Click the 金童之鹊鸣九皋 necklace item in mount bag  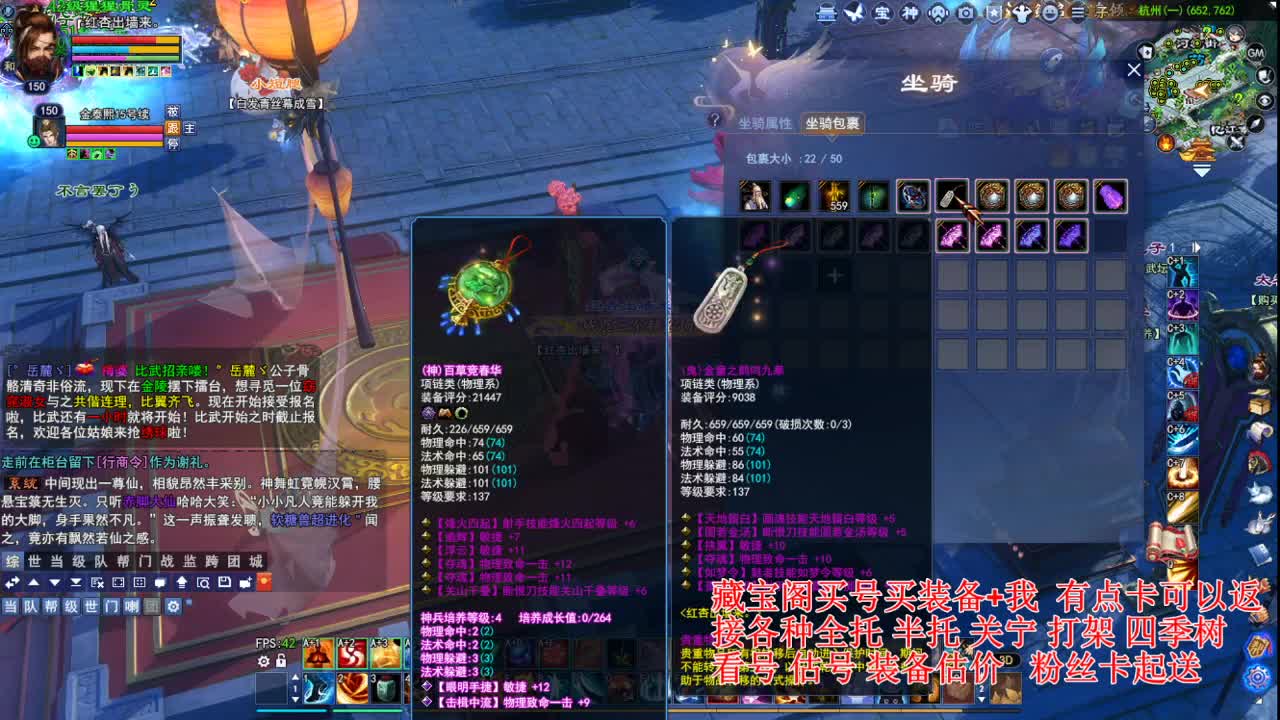[952, 196]
